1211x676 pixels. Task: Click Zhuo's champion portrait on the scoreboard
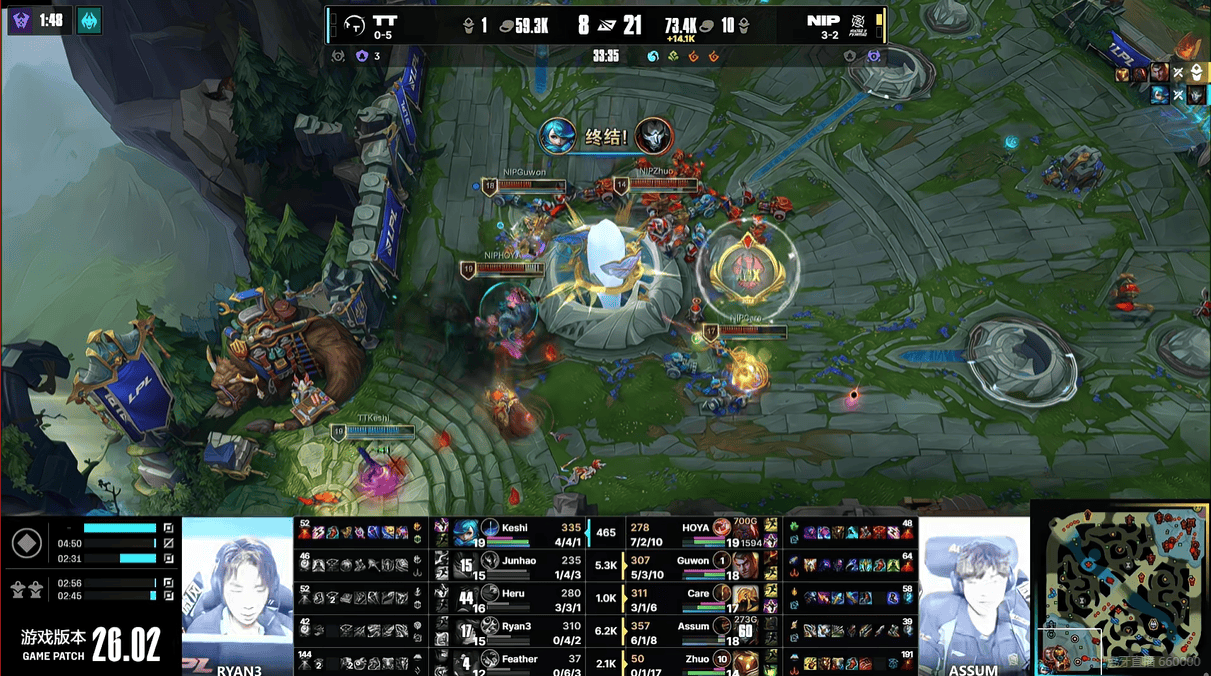[x=743, y=661]
